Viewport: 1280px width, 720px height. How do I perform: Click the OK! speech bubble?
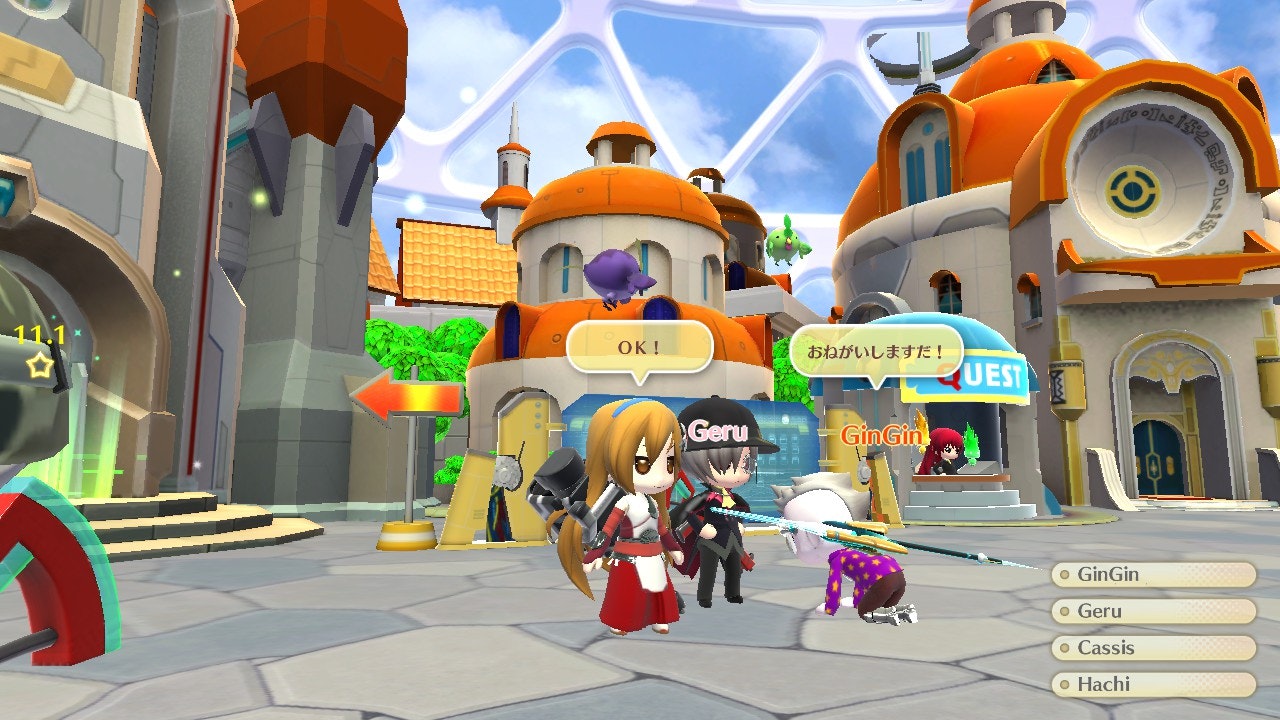point(638,345)
